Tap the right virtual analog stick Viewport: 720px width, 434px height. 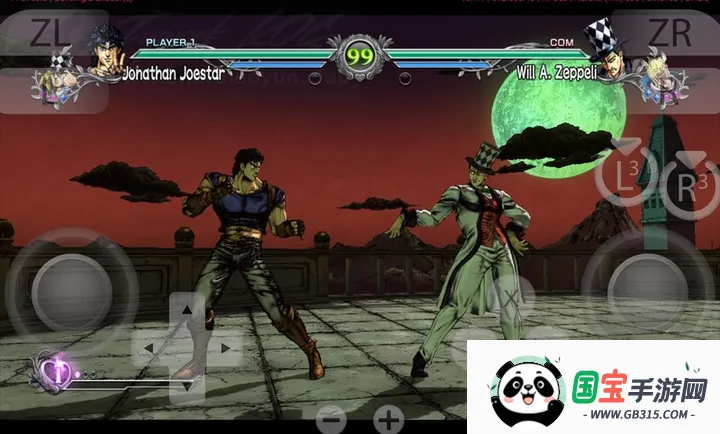coord(647,285)
